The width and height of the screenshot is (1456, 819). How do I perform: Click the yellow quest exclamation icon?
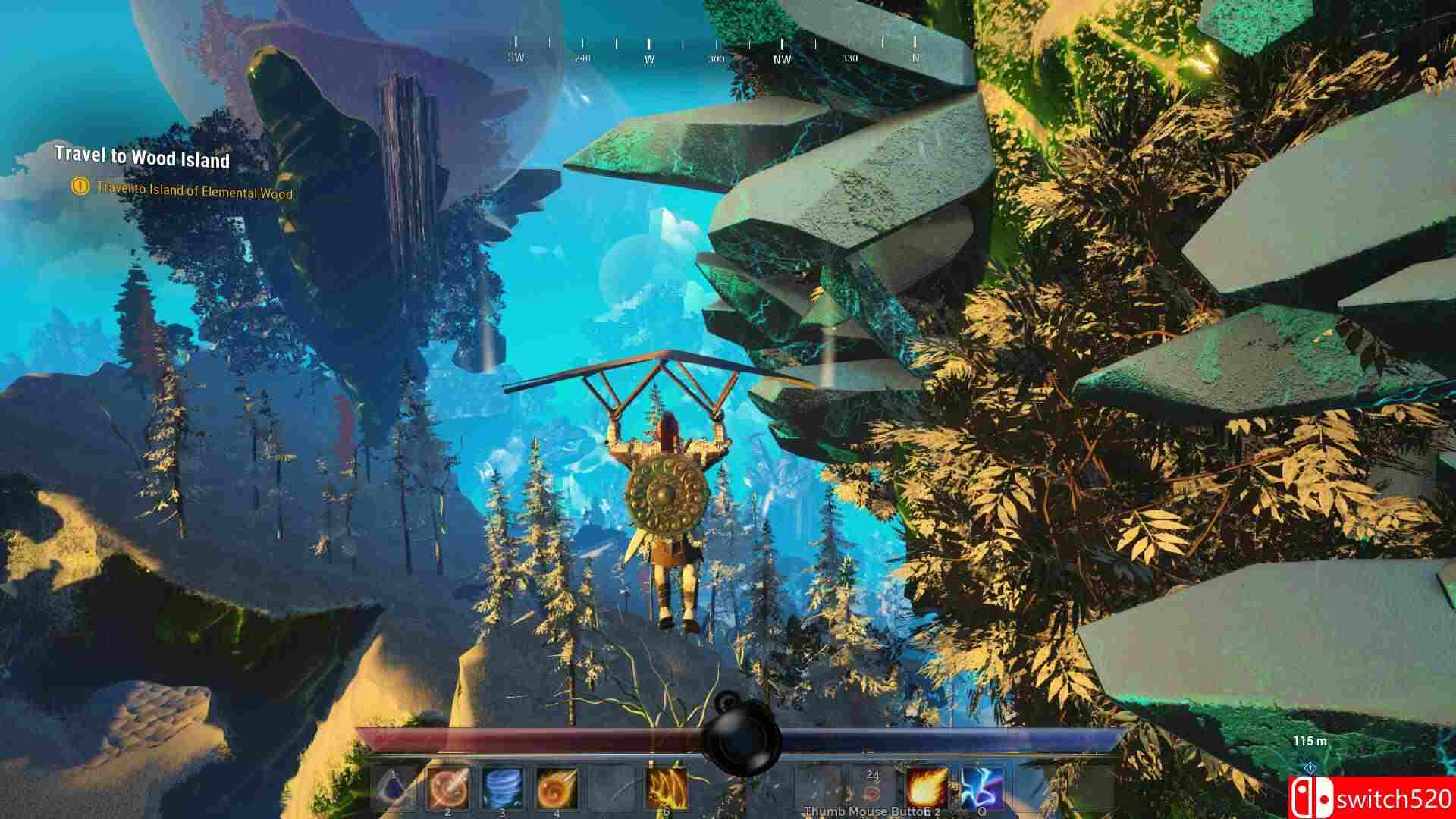pyautogui.click(x=79, y=188)
